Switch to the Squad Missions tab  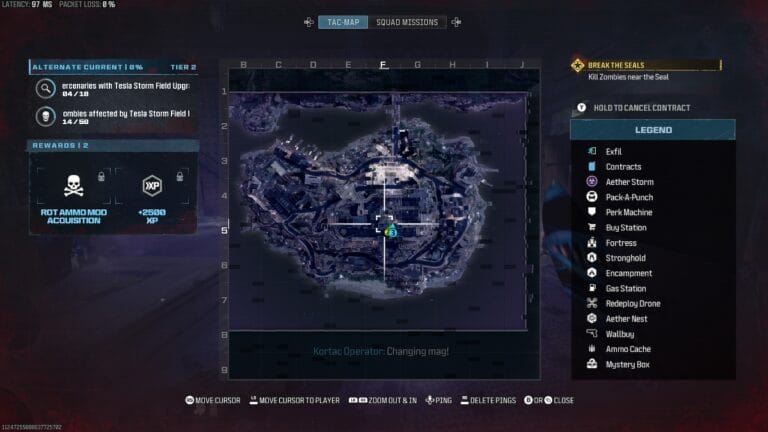point(406,22)
